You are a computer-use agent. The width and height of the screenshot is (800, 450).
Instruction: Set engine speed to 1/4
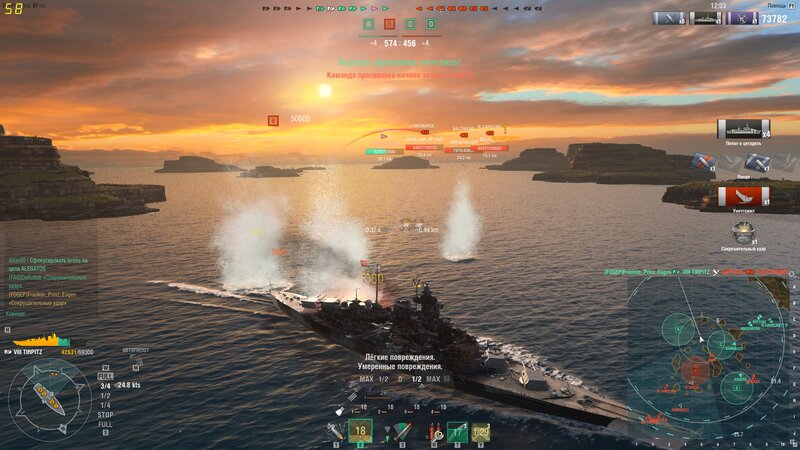tap(104, 404)
